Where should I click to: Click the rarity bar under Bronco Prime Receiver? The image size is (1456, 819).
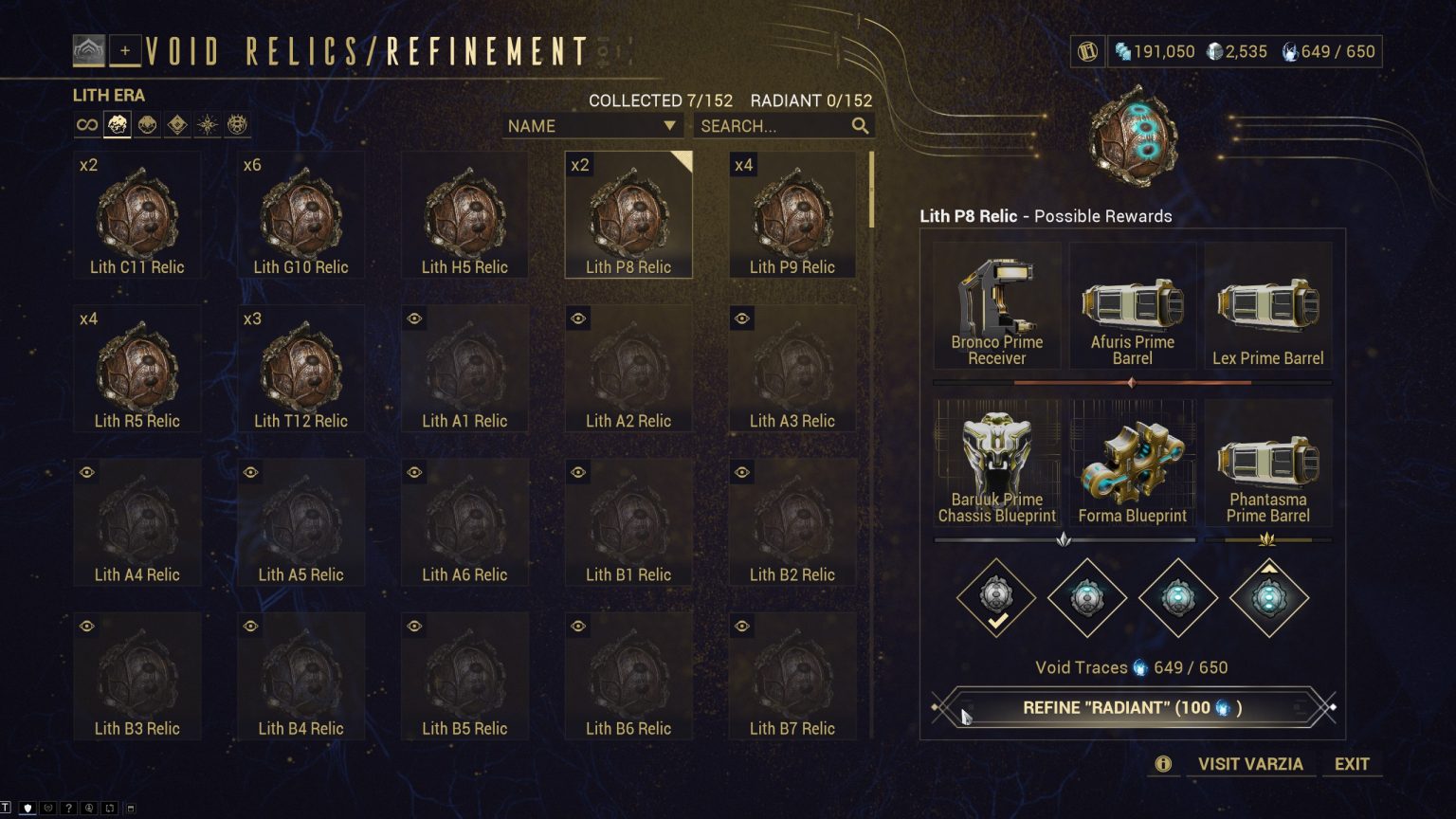(x=996, y=382)
